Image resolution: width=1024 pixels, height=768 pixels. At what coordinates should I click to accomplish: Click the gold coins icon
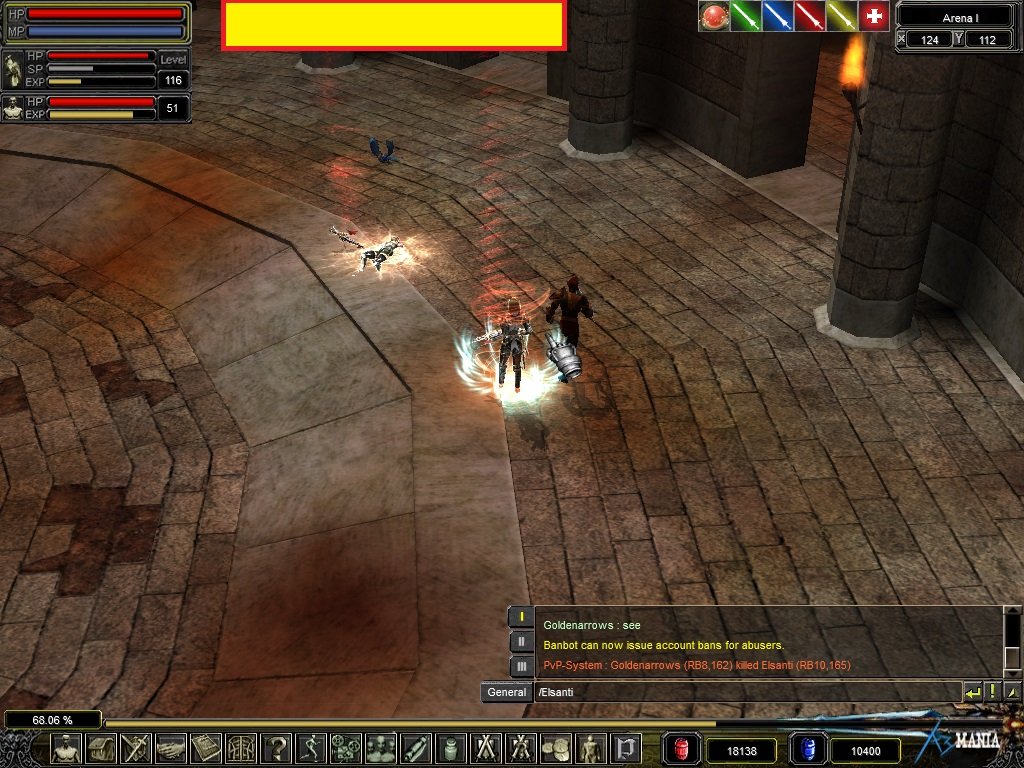tap(555, 748)
